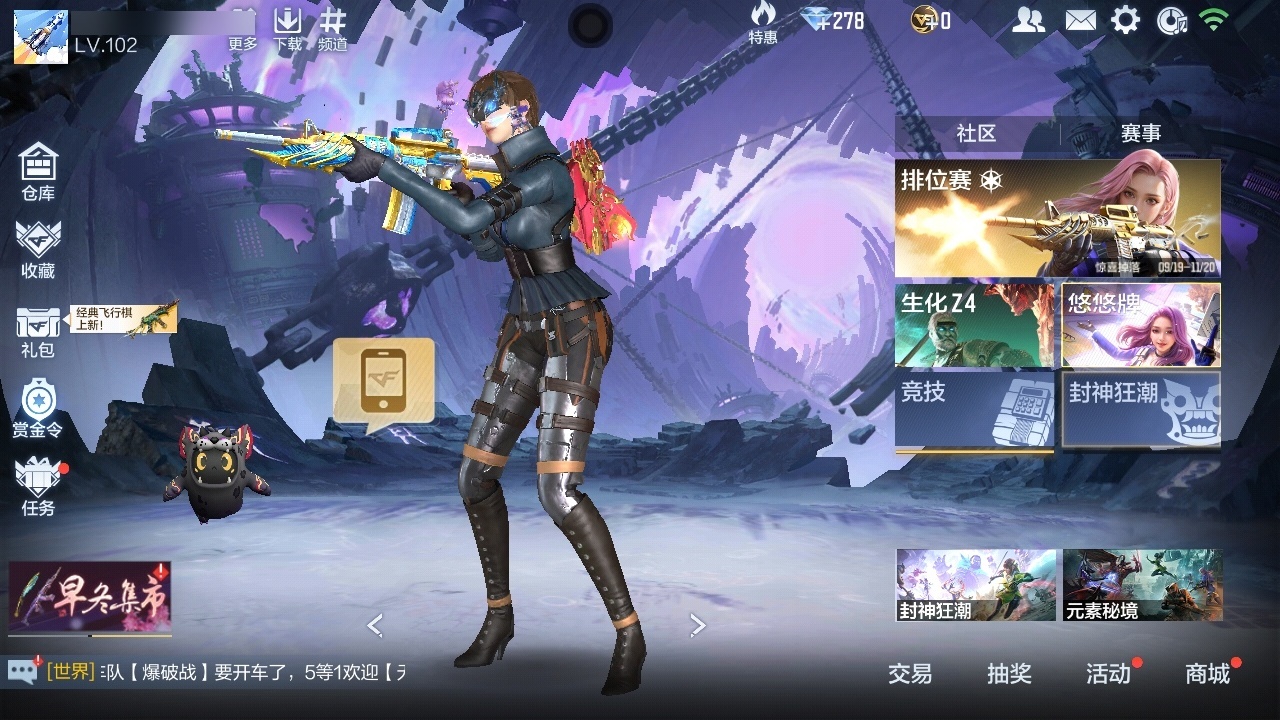1280x720 pixels.
Task: Open the 收藏 collection menu
Action: 38,248
